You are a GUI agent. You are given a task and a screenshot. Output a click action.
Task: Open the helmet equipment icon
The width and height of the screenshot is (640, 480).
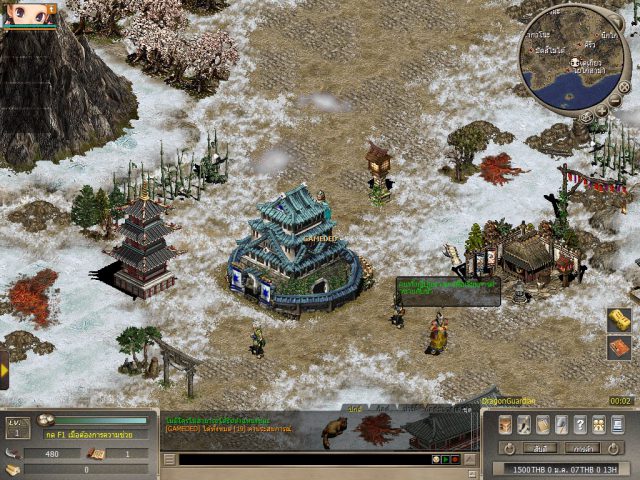click(x=505, y=424)
